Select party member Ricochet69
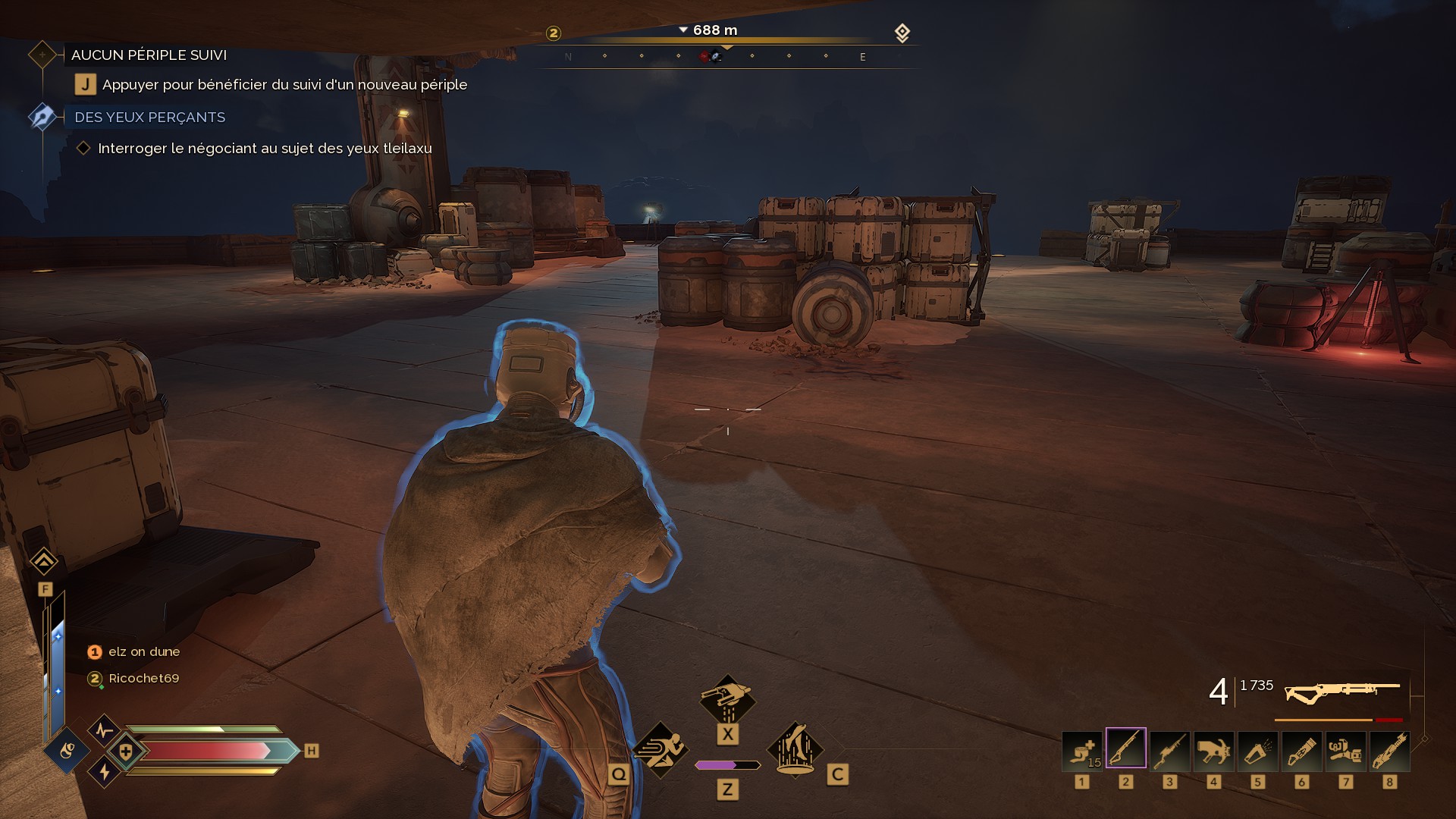 click(x=143, y=678)
